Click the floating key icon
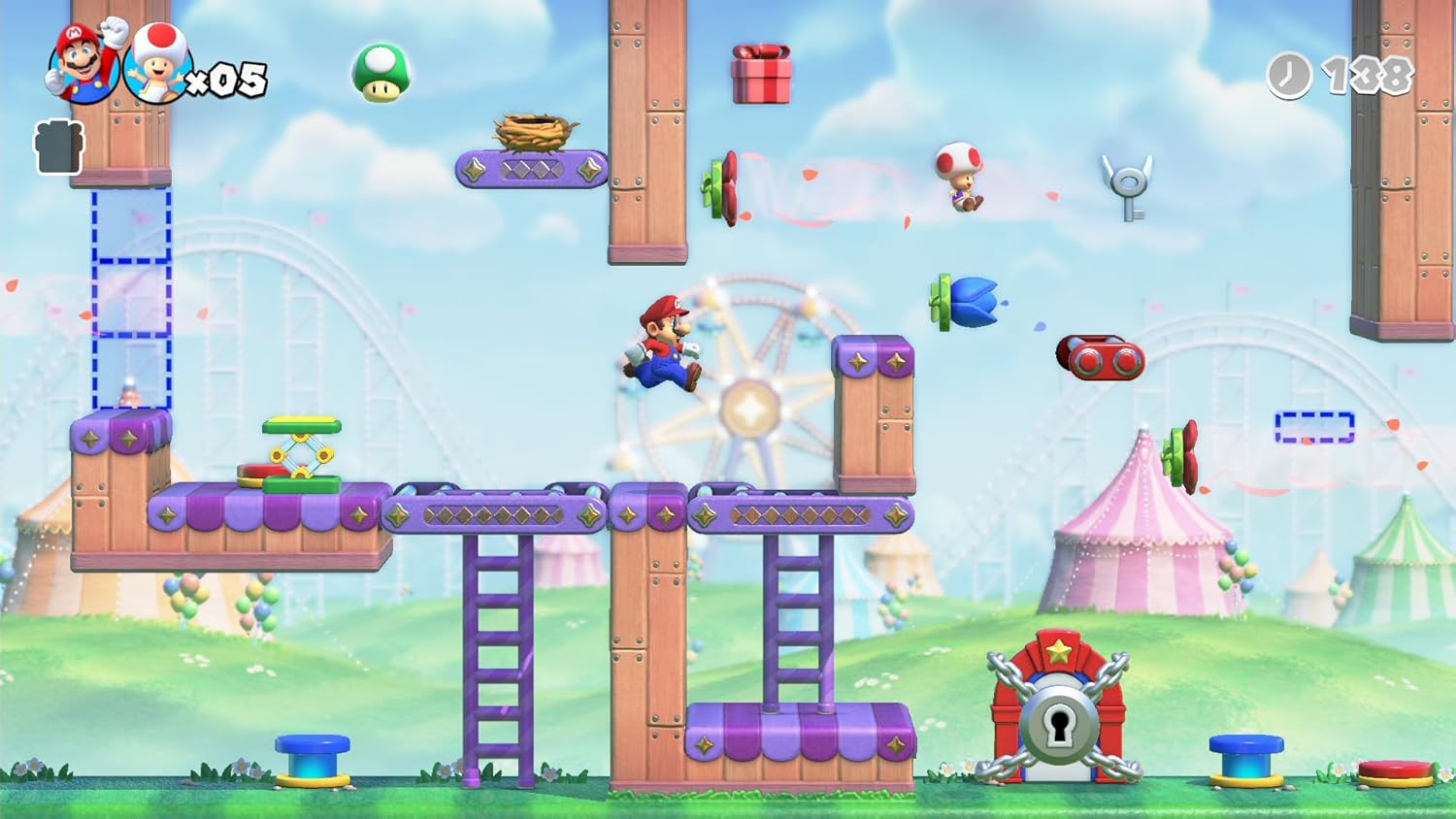 coord(1129,184)
